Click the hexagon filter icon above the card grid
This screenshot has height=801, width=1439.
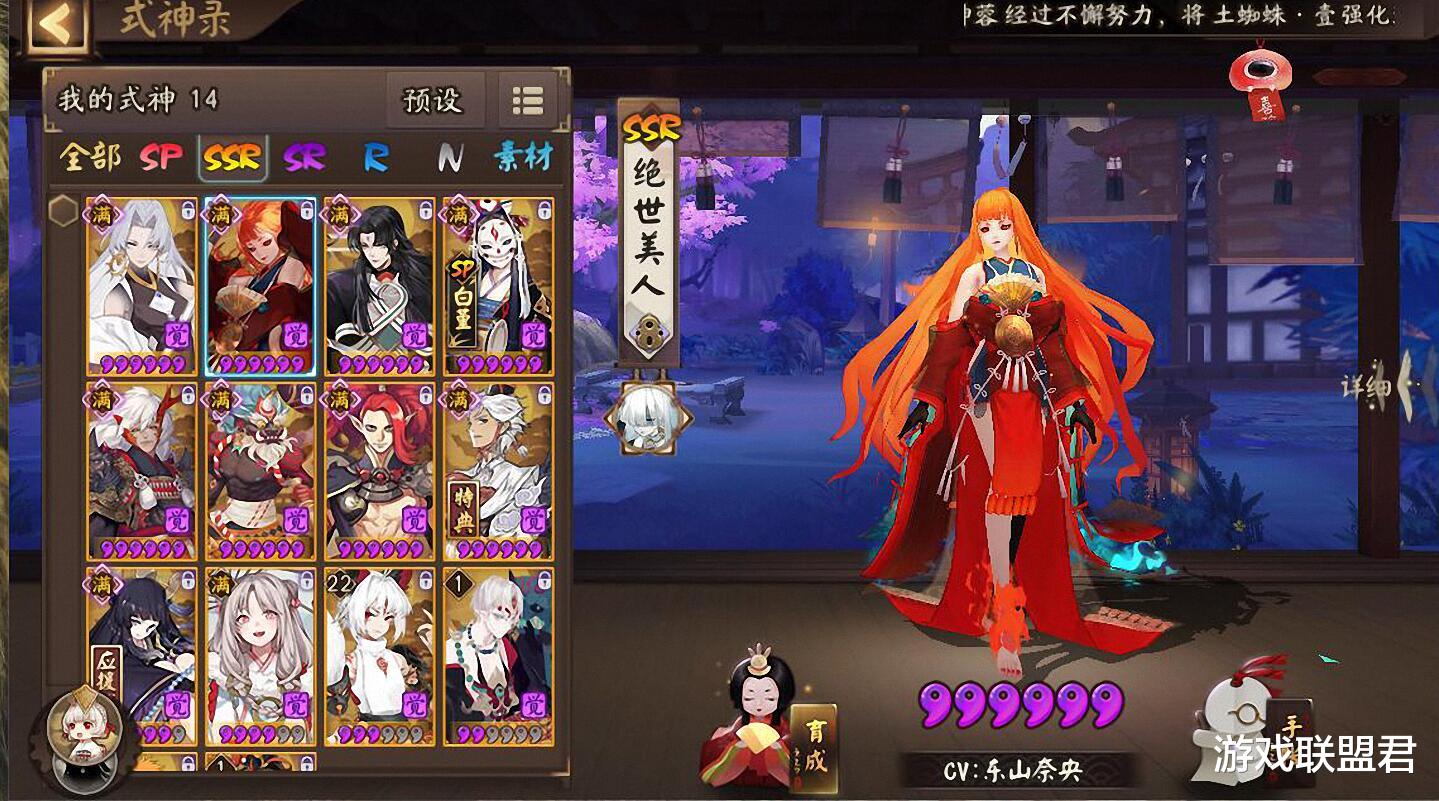pyautogui.click(x=63, y=211)
